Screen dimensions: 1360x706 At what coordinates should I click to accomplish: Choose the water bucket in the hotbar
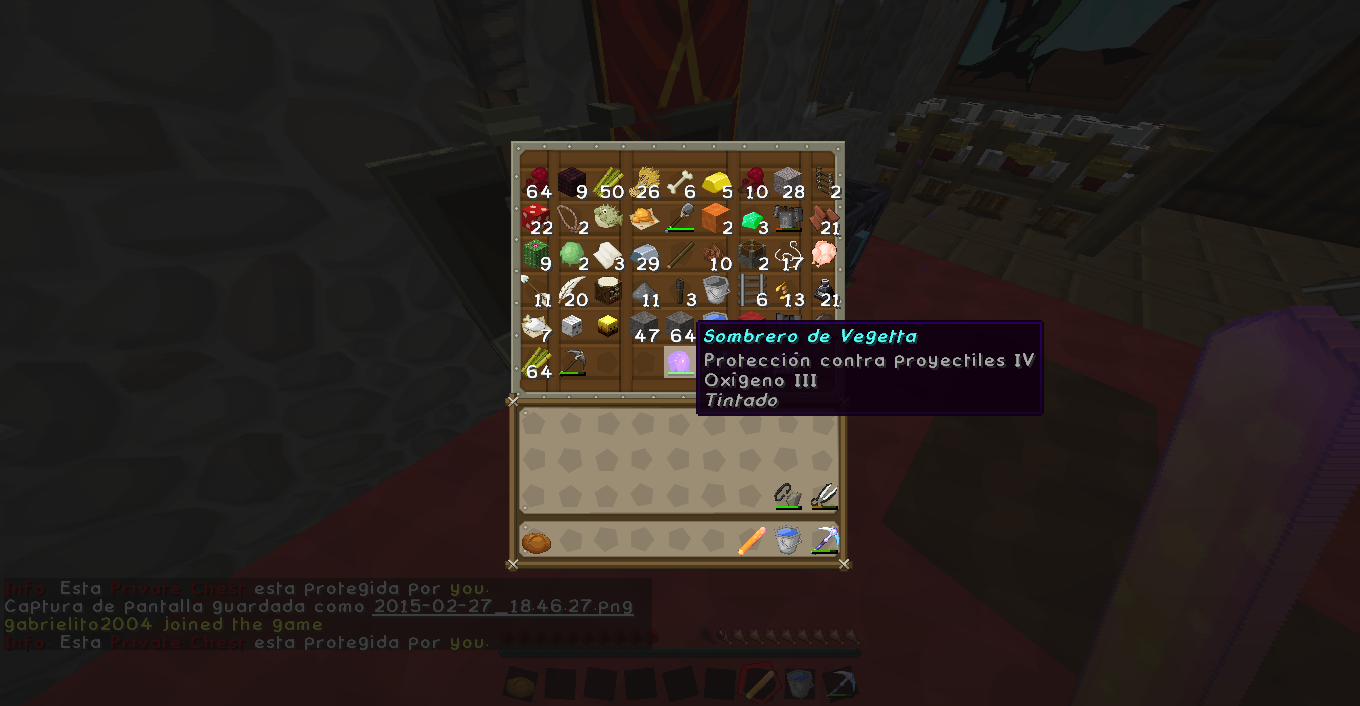coord(788,541)
